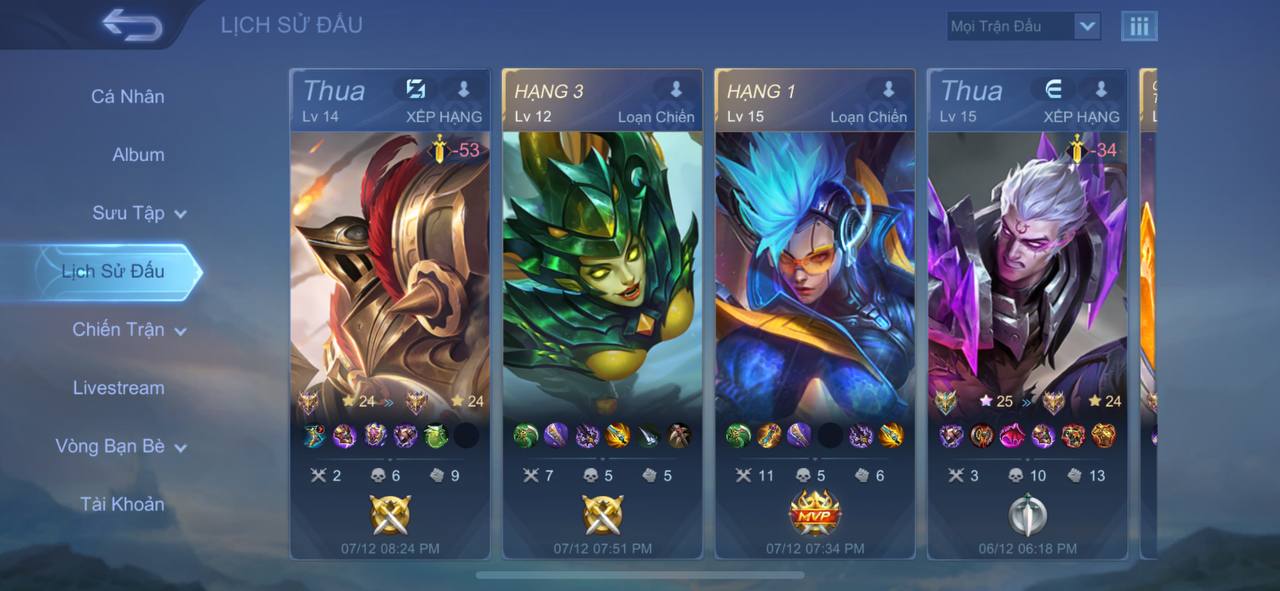Expand the Chiến Trận menu
The width and height of the screenshot is (1280, 591).
[129, 329]
